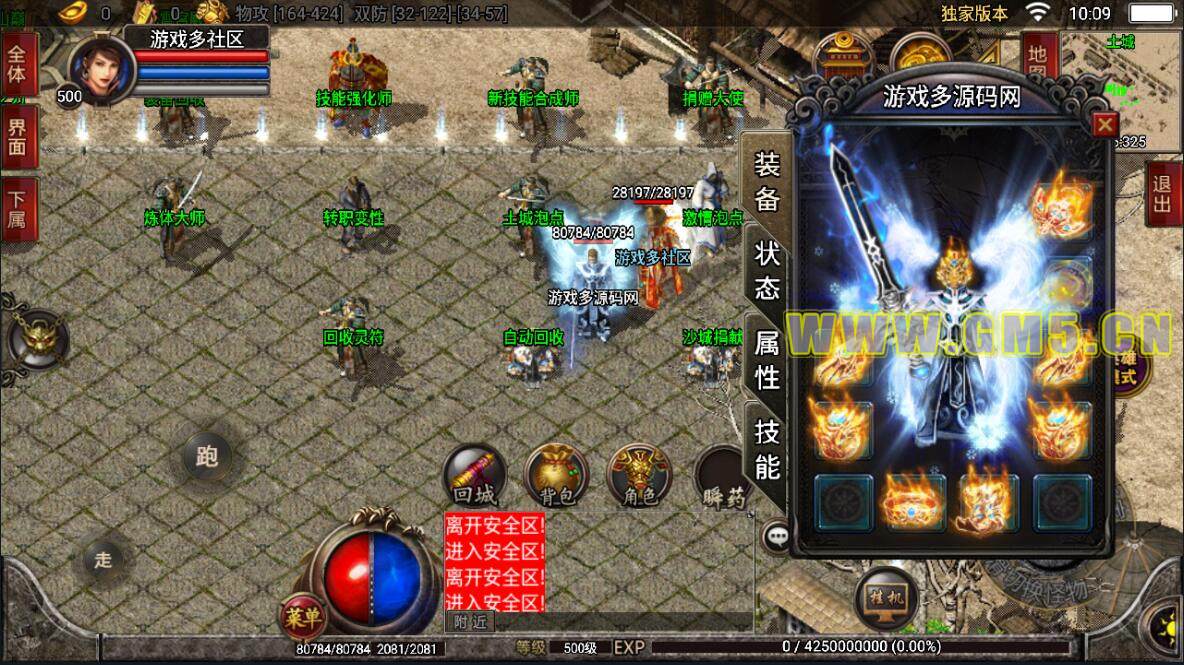Image resolution: width=1184 pixels, height=665 pixels.
Task: Toggle the 走 walk movement button
Action: [x=104, y=559]
